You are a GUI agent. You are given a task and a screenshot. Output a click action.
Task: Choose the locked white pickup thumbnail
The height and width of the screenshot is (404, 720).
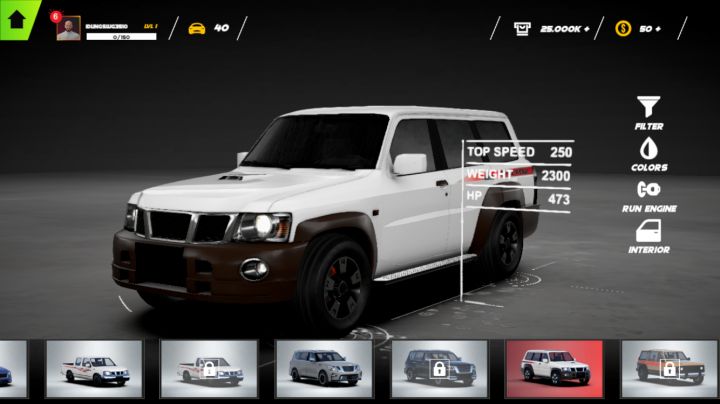[209, 369]
